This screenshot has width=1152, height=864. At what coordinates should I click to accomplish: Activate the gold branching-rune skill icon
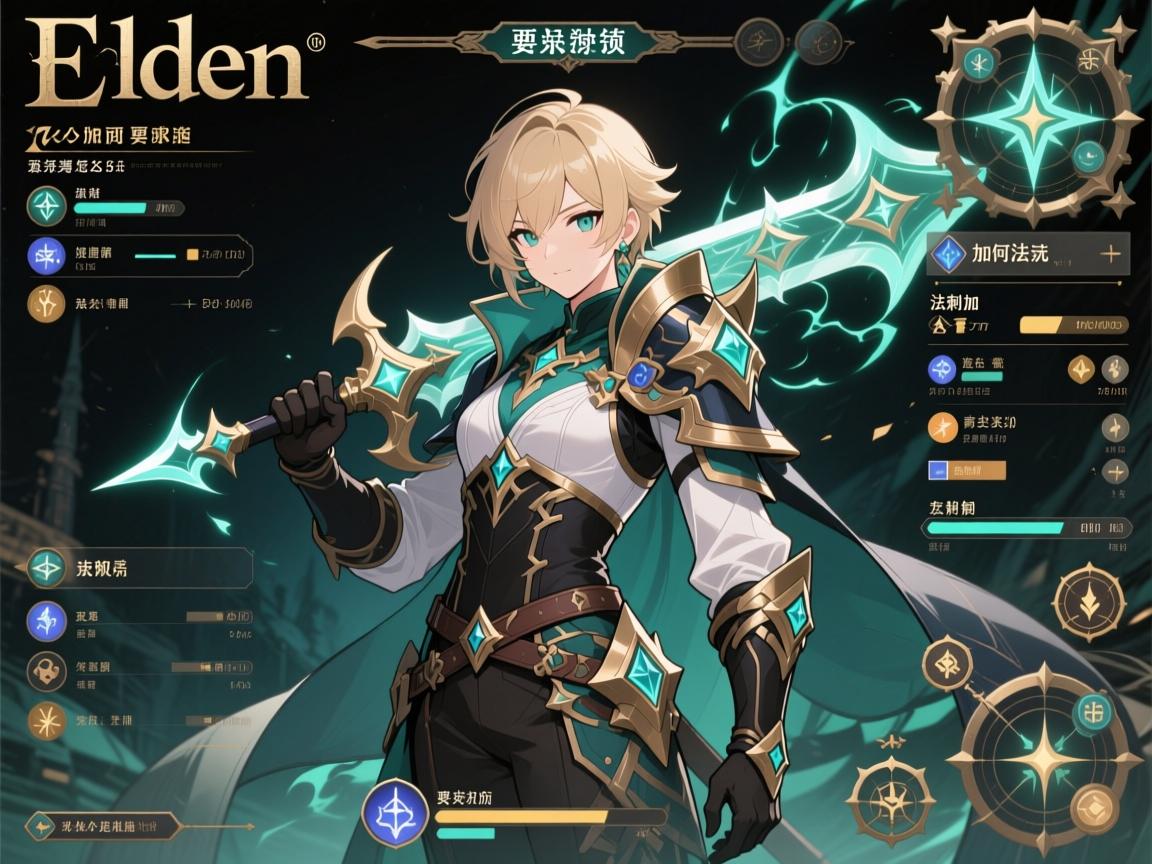click(x=47, y=303)
